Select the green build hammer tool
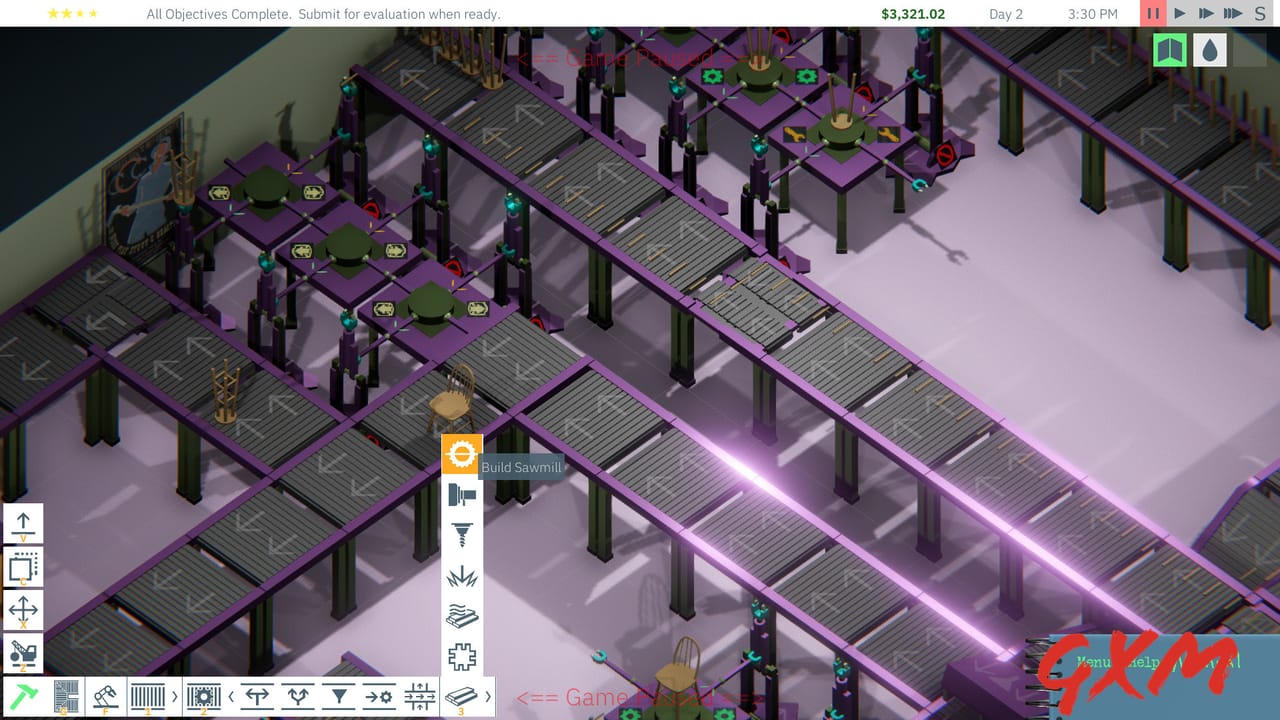 (23, 695)
